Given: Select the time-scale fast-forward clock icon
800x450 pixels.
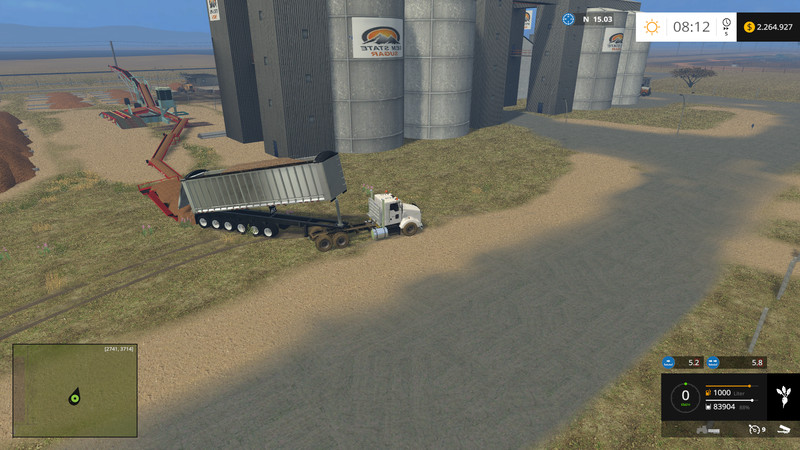Looking at the screenshot, I should click(x=725, y=27).
